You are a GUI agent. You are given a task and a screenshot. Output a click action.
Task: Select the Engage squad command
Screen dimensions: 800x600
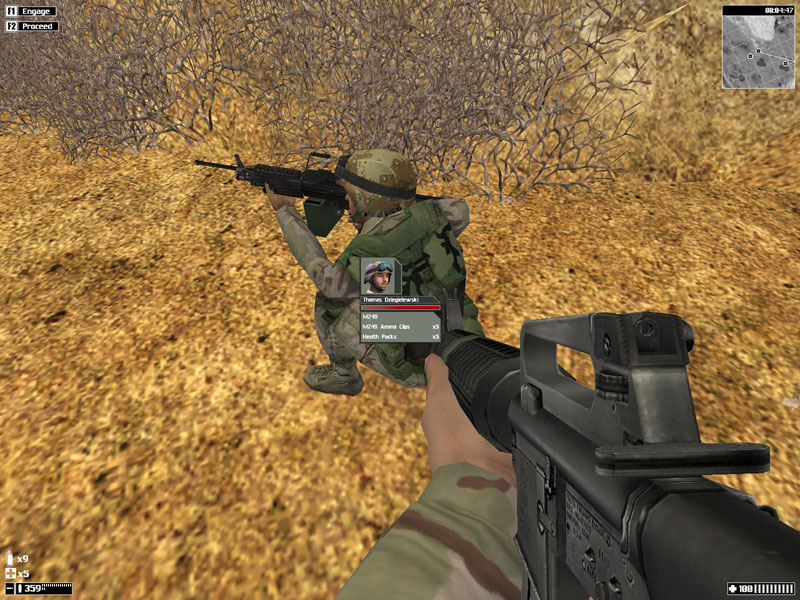click(31, 11)
